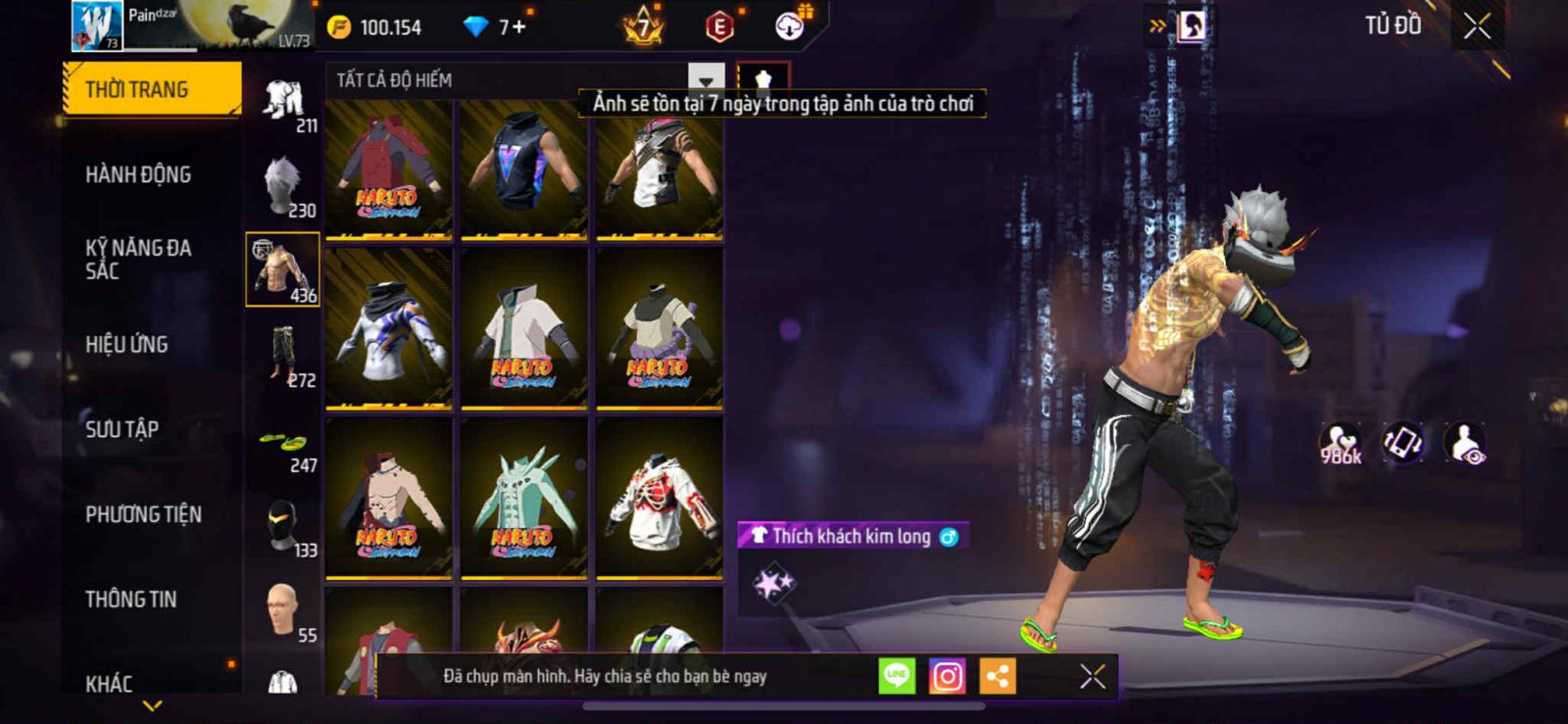Show the THÔNG TIN section
The width and height of the screenshot is (1568, 724).
(130, 599)
